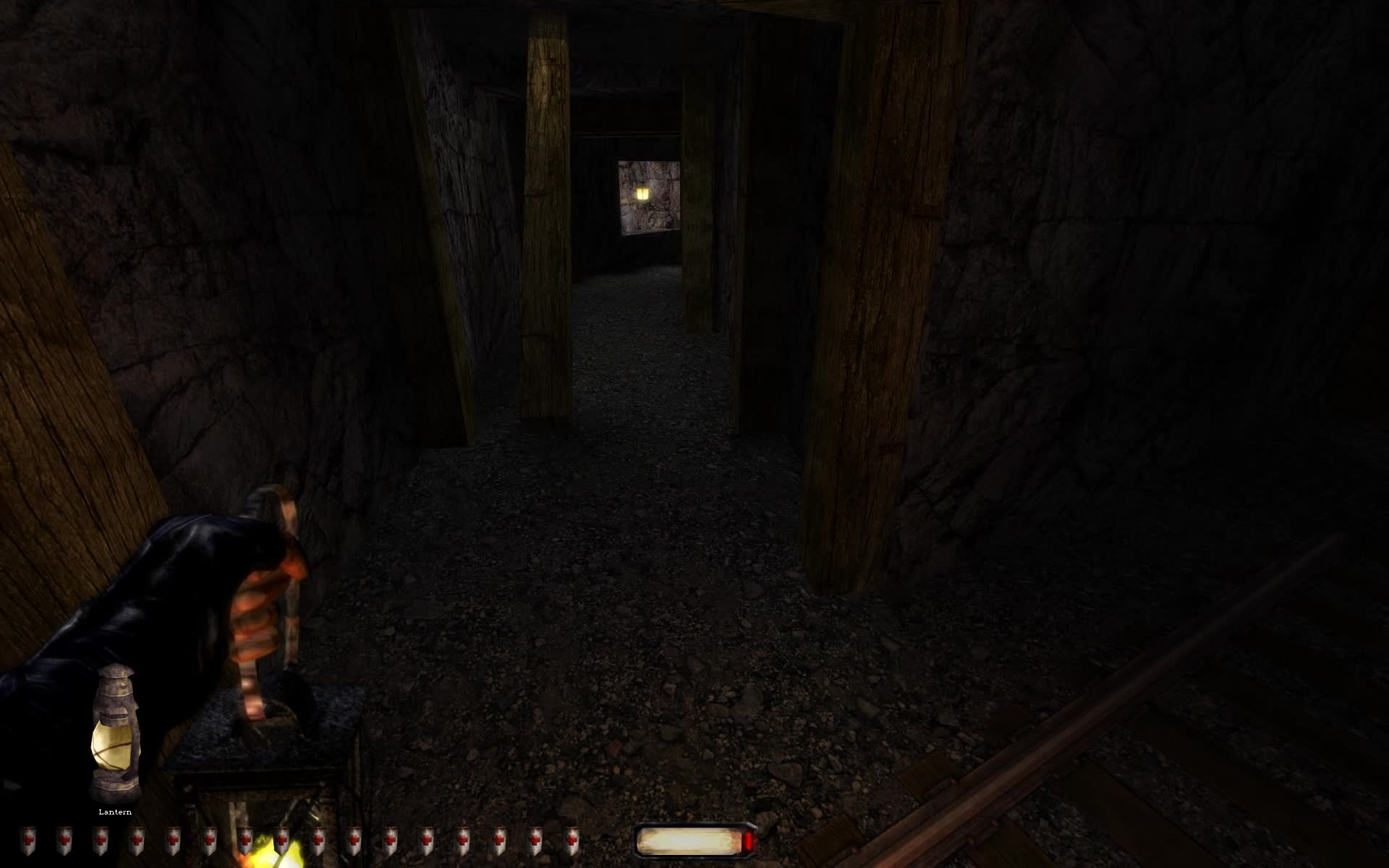Click the glowing wall lantern in the corridor

[642, 195]
